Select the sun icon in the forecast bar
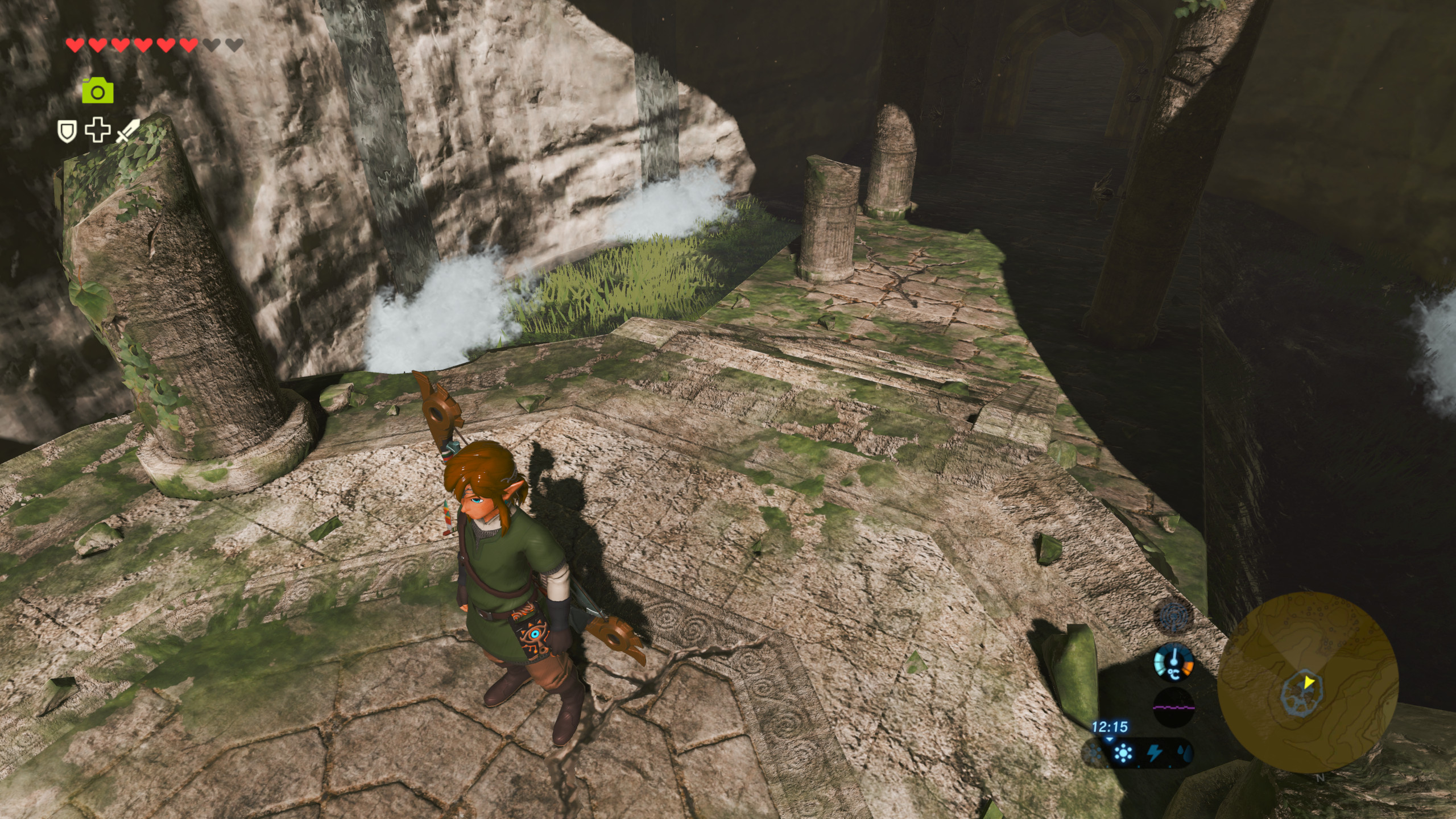This screenshot has height=819, width=1456. [1123, 753]
